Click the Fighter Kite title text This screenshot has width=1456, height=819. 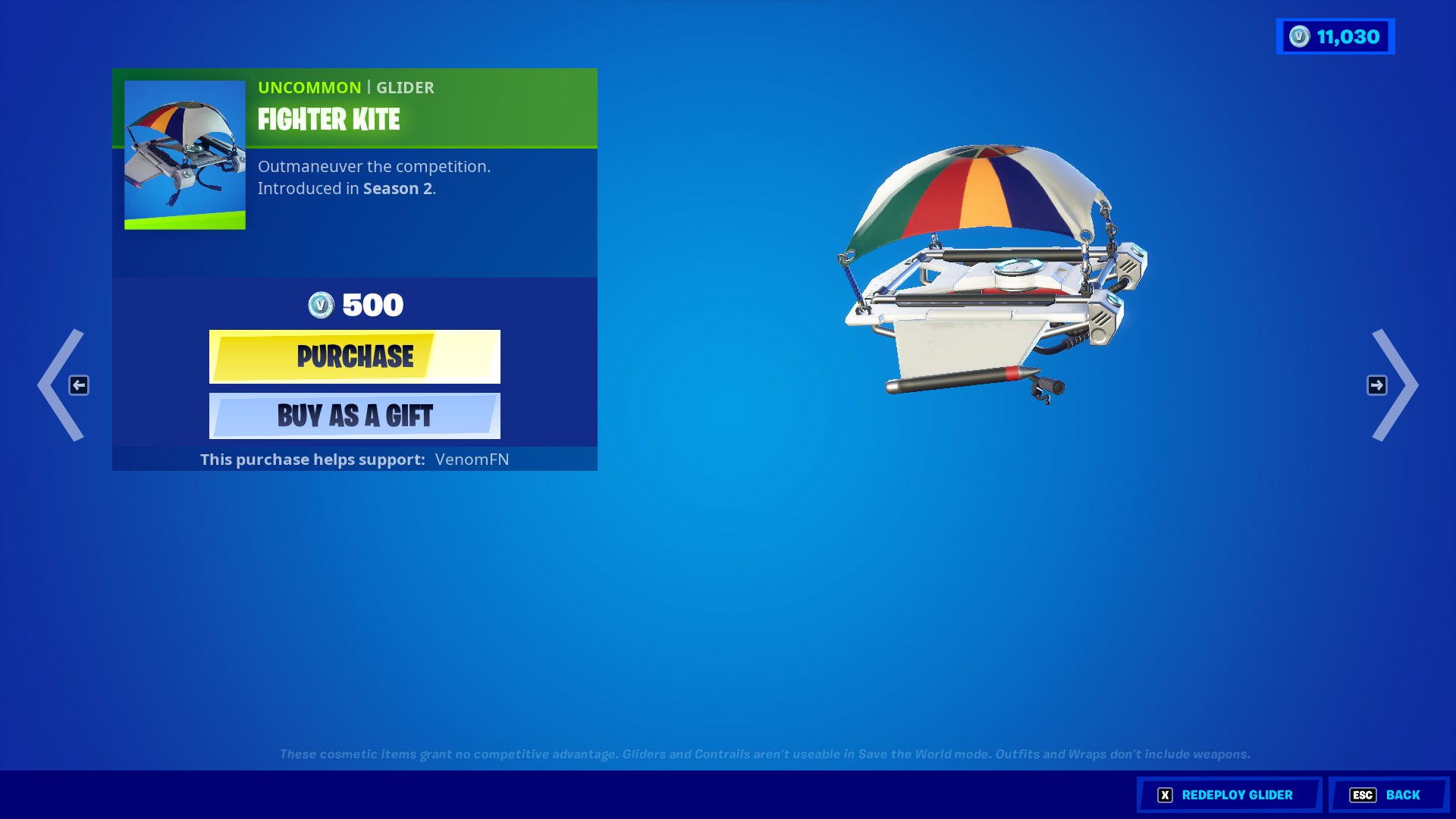point(328,120)
